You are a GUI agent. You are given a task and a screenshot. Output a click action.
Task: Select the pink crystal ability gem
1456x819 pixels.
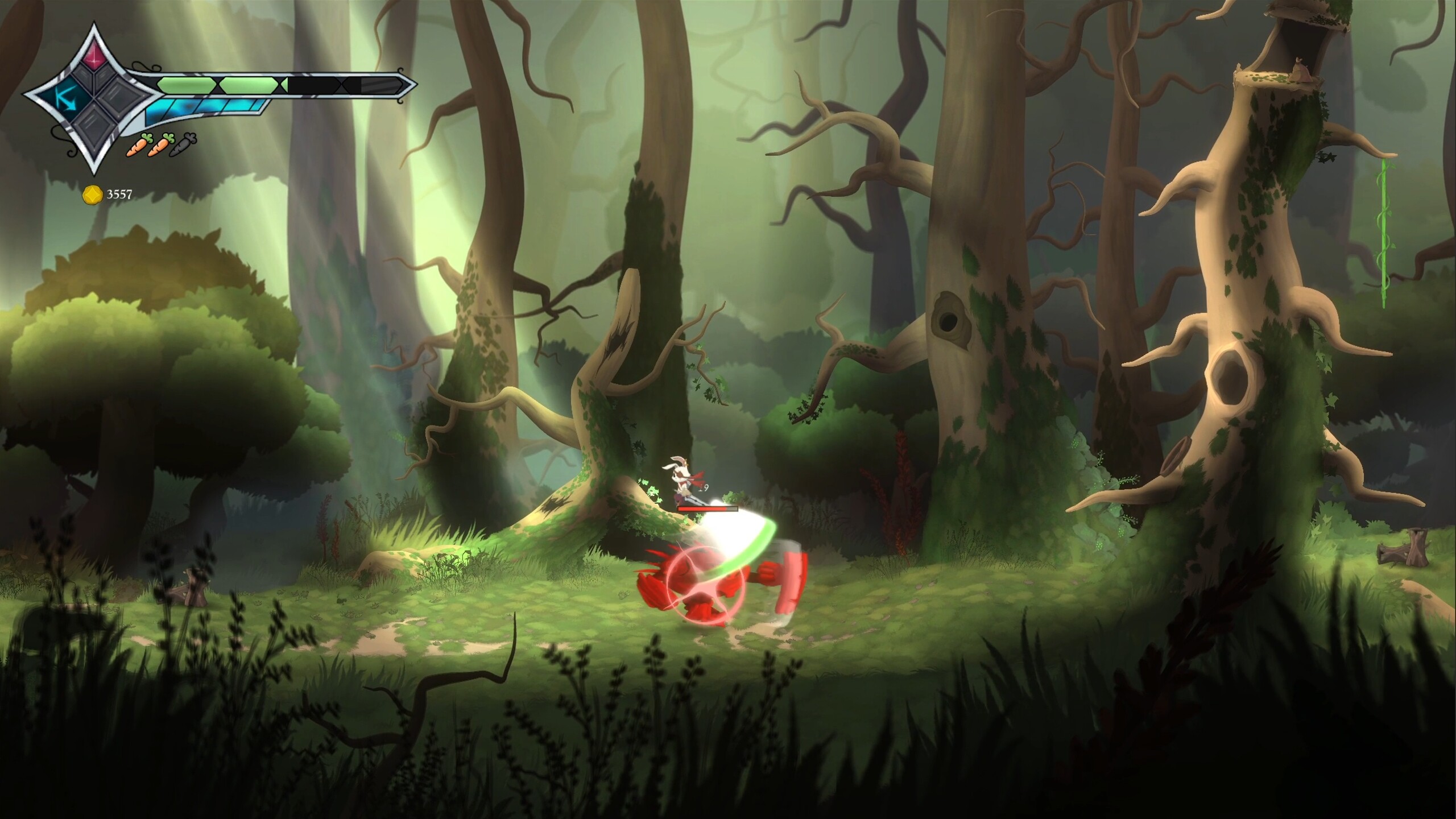click(x=95, y=56)
